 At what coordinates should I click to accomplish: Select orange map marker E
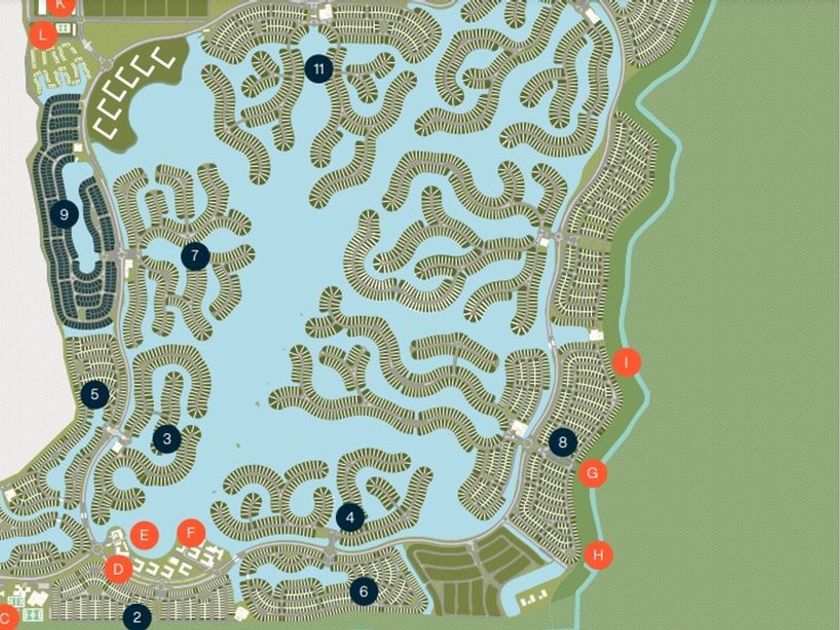[144, 535]
